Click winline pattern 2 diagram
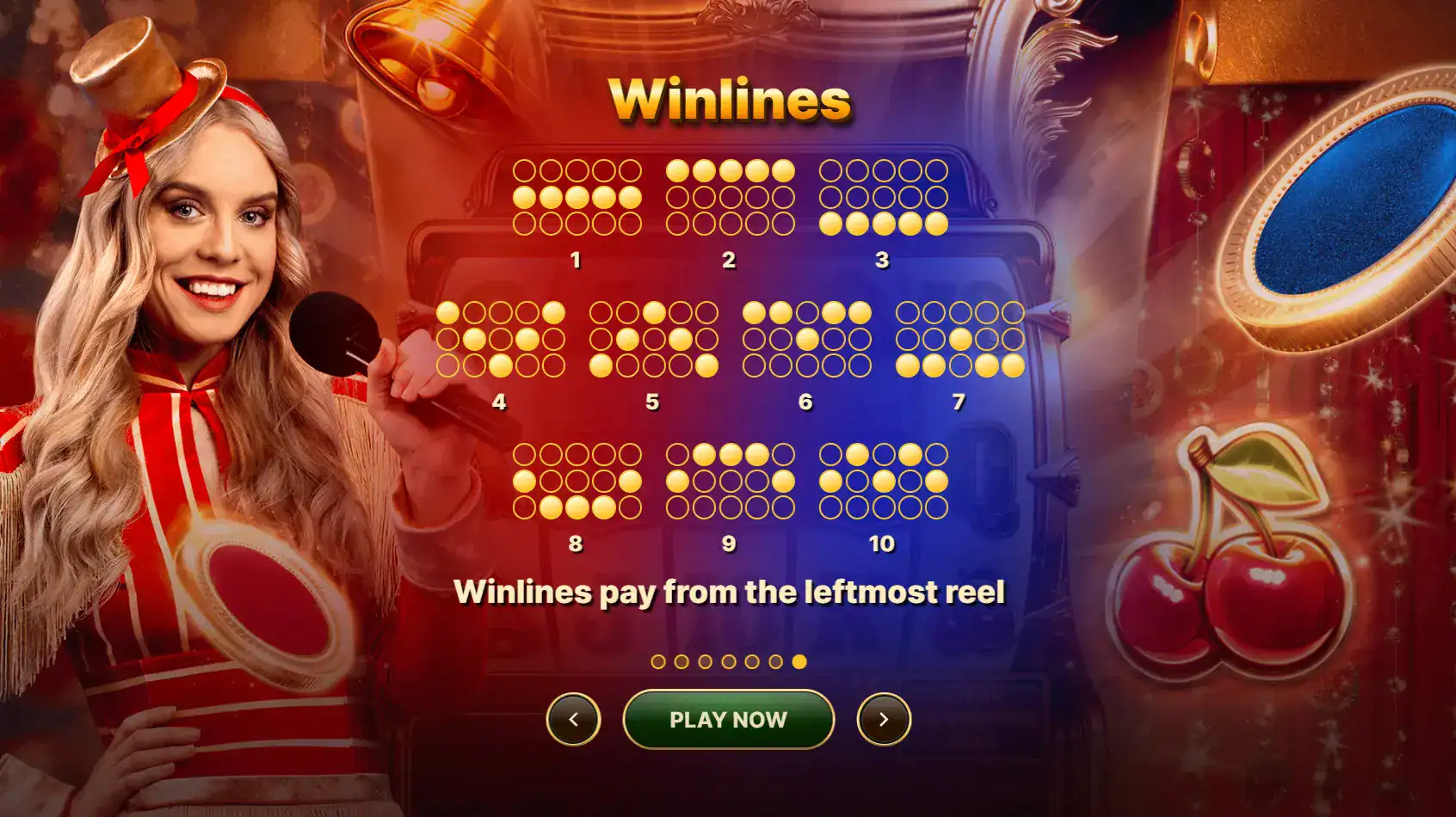This screenshot has height=817, width=1456. (730, 196)
